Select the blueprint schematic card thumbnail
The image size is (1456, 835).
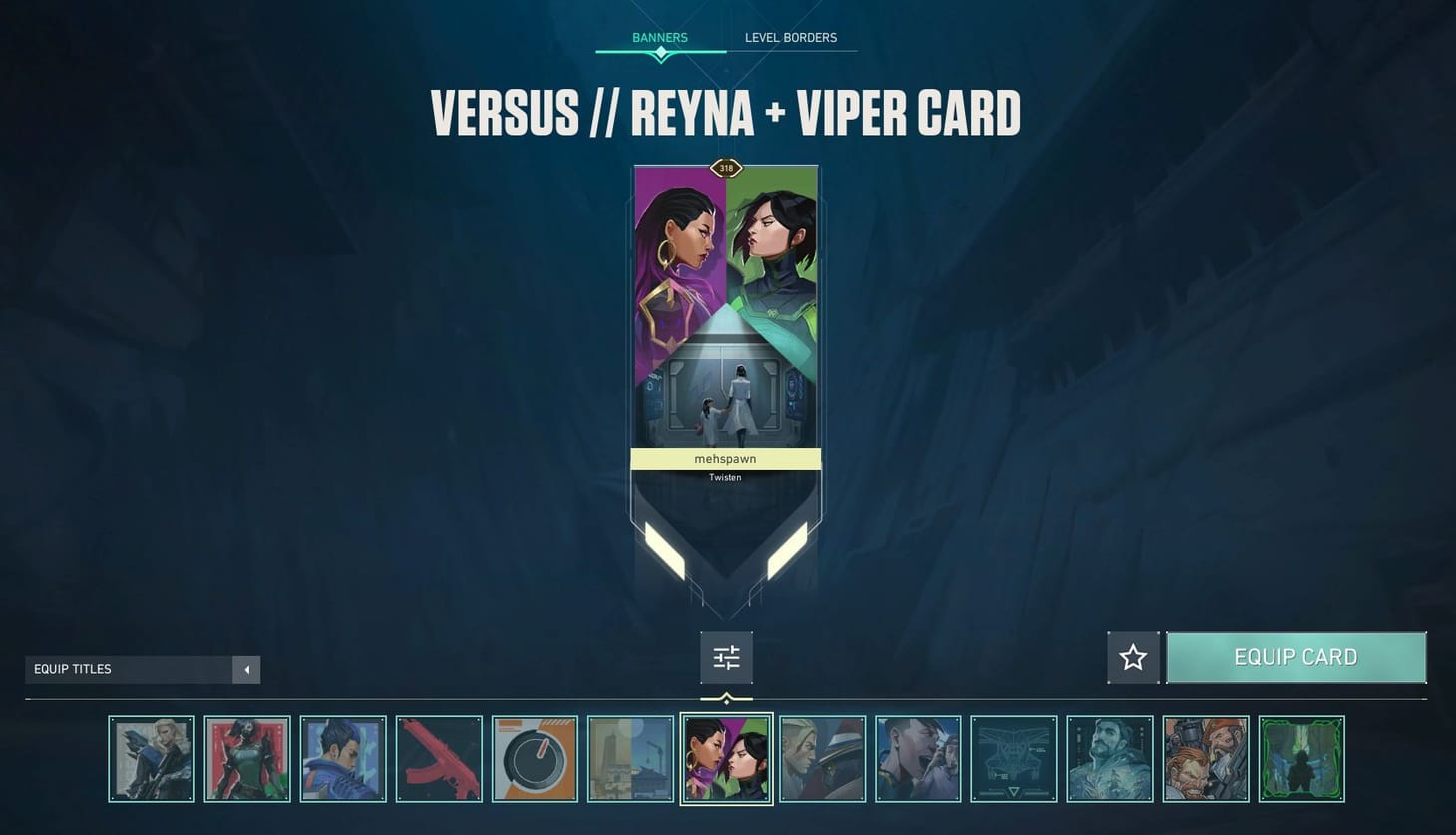[1014, 758]
